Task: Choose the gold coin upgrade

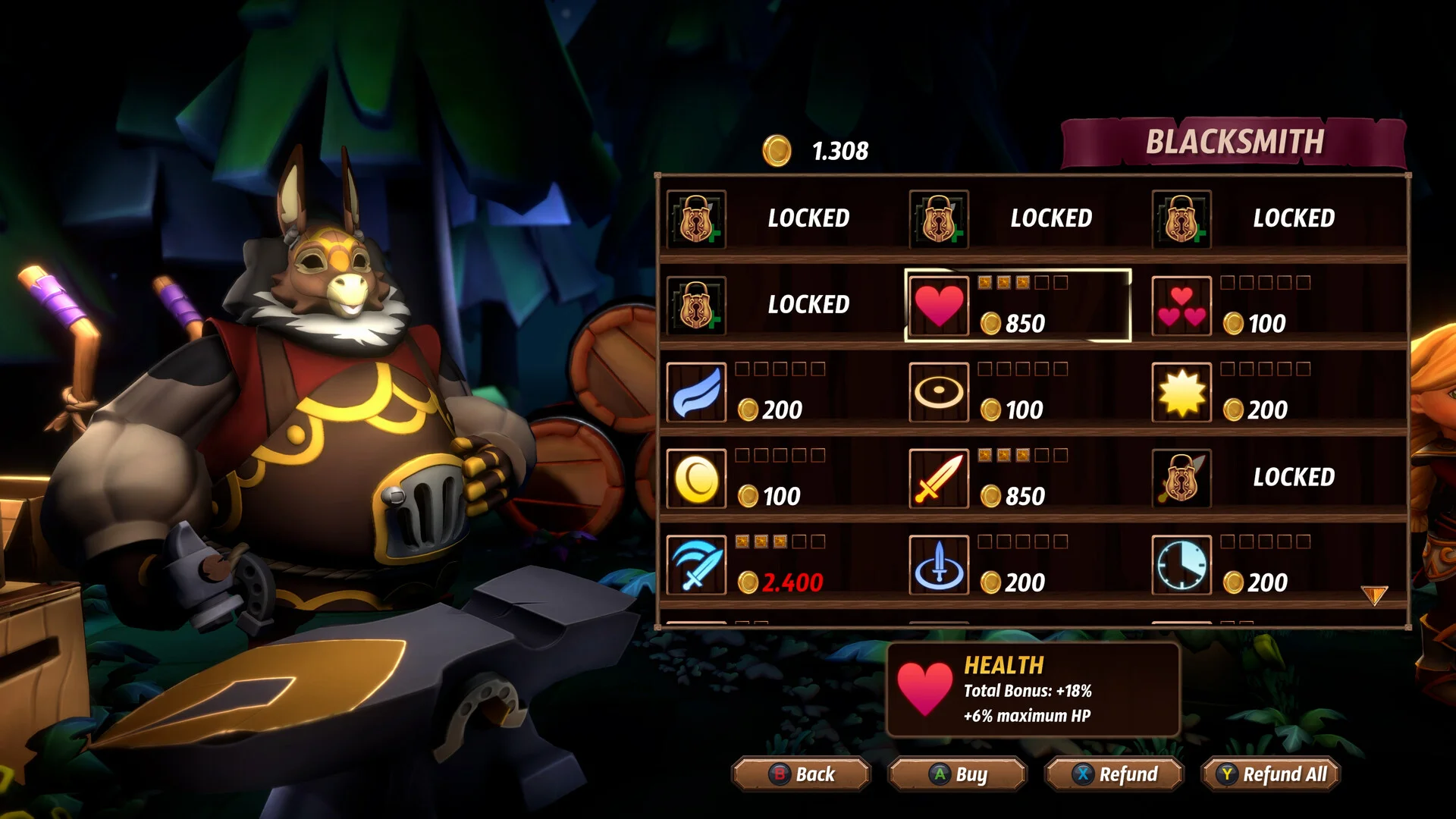Action: pos(696,479)
